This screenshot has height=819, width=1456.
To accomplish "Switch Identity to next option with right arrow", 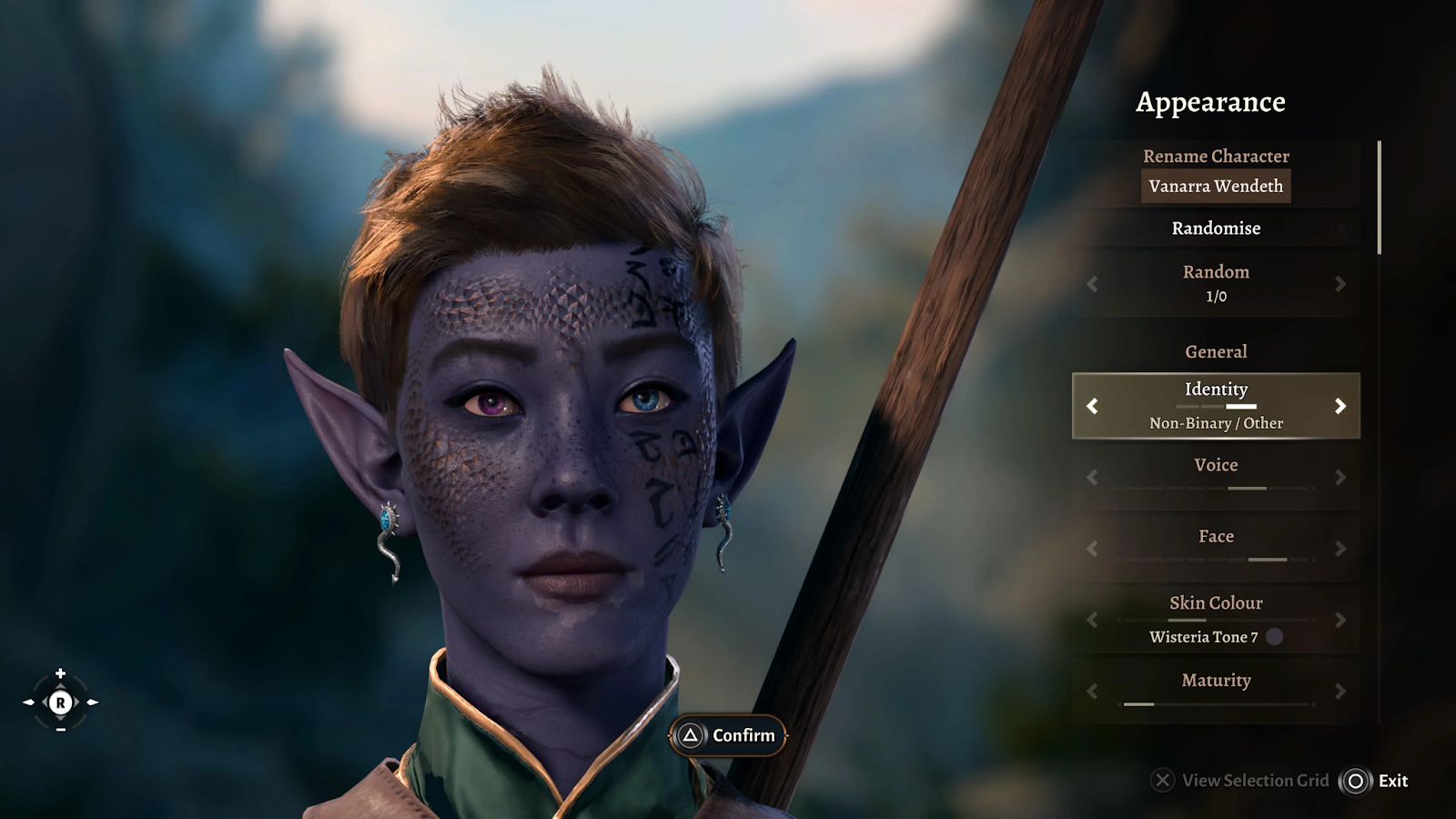I will 1340,406.
